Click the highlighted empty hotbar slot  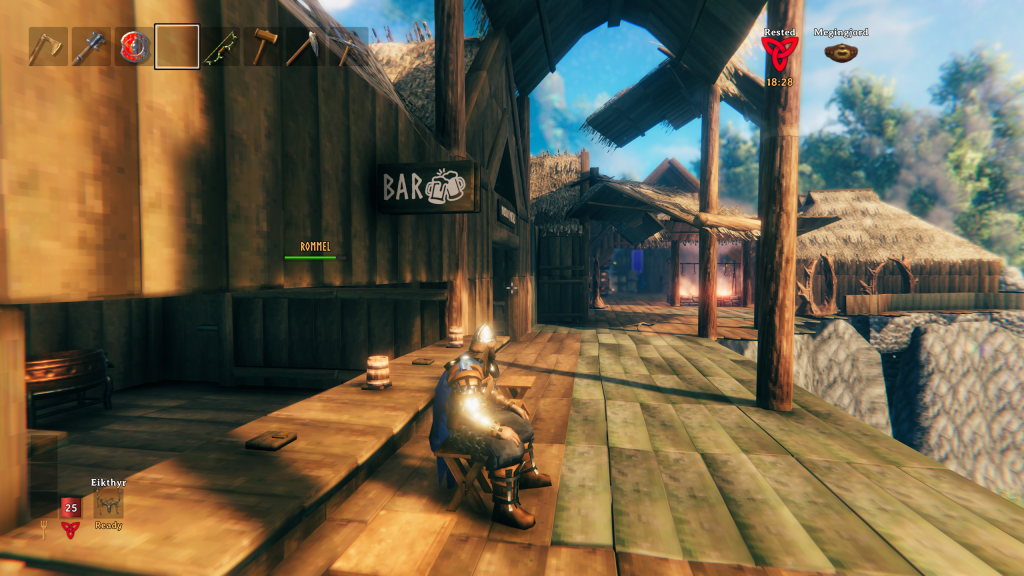176,47
